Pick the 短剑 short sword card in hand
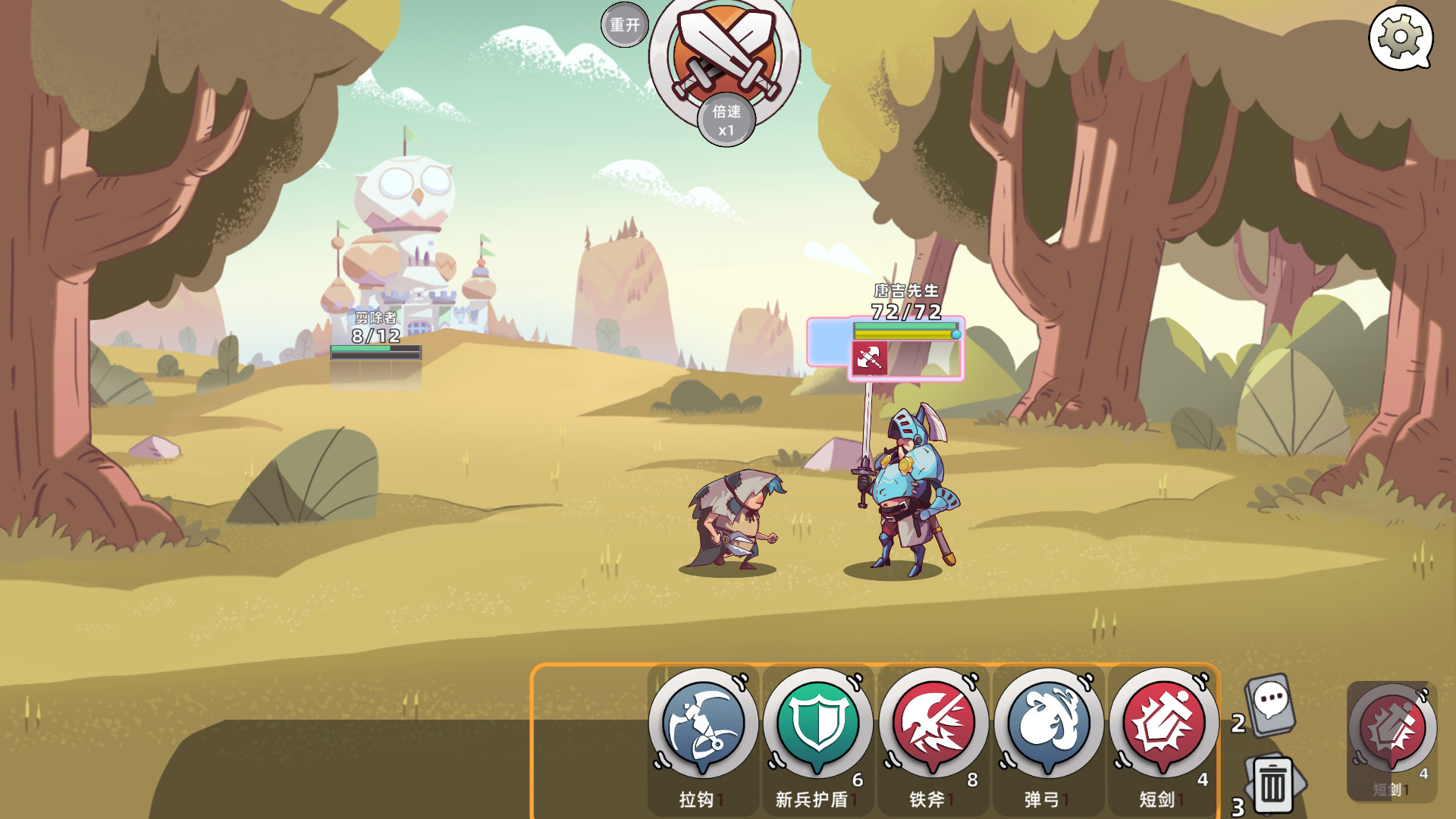 click(x=1164, y=724)
